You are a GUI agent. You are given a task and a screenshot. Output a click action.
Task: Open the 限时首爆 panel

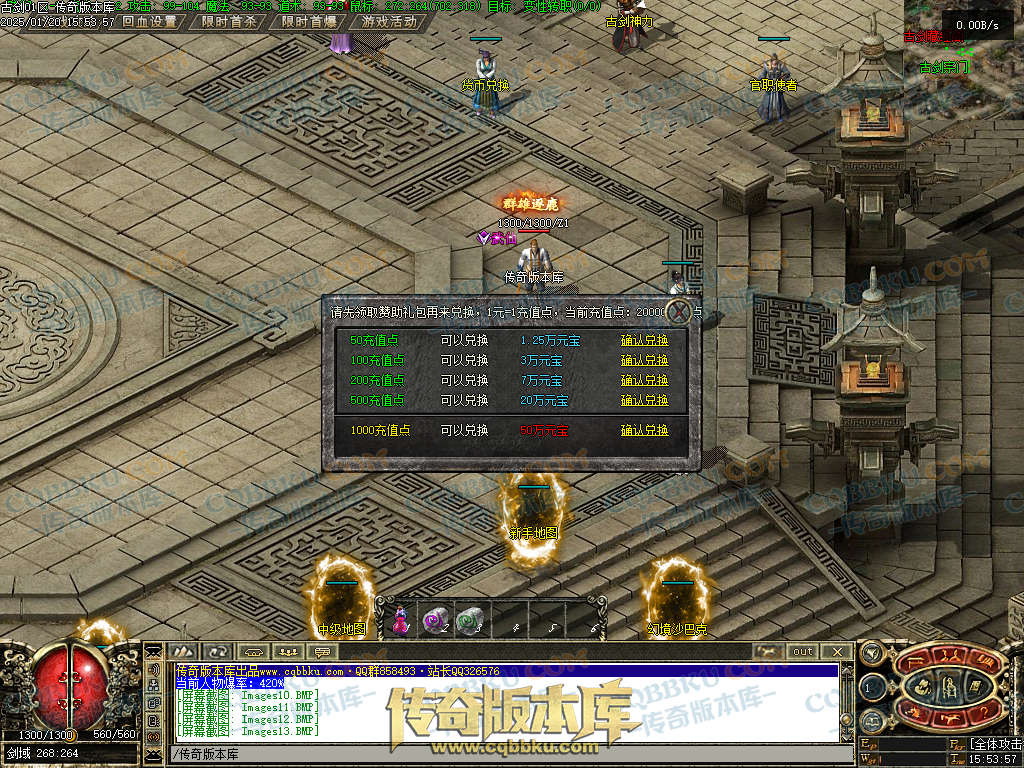(x=308, y=21)
